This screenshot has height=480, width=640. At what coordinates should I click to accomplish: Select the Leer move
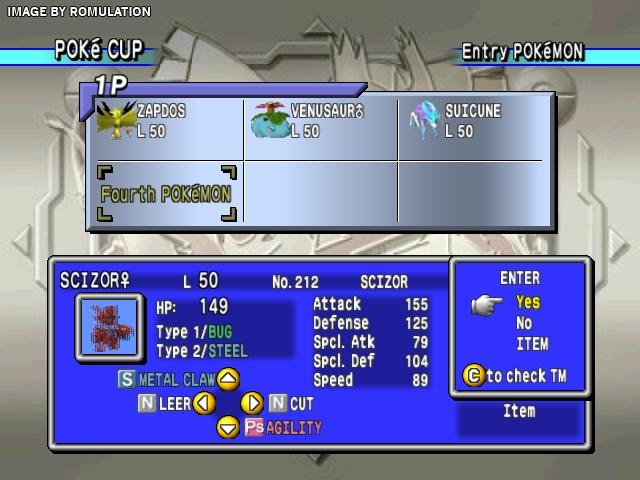point(175,404)
